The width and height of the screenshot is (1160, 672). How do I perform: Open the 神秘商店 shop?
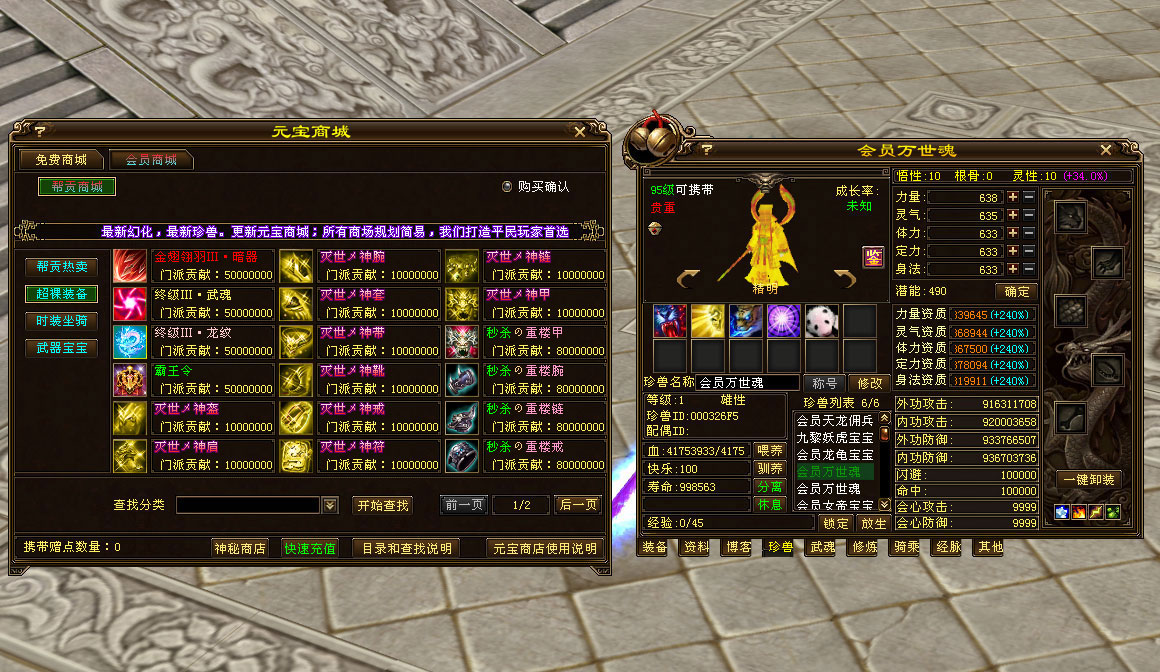(240, 548)
